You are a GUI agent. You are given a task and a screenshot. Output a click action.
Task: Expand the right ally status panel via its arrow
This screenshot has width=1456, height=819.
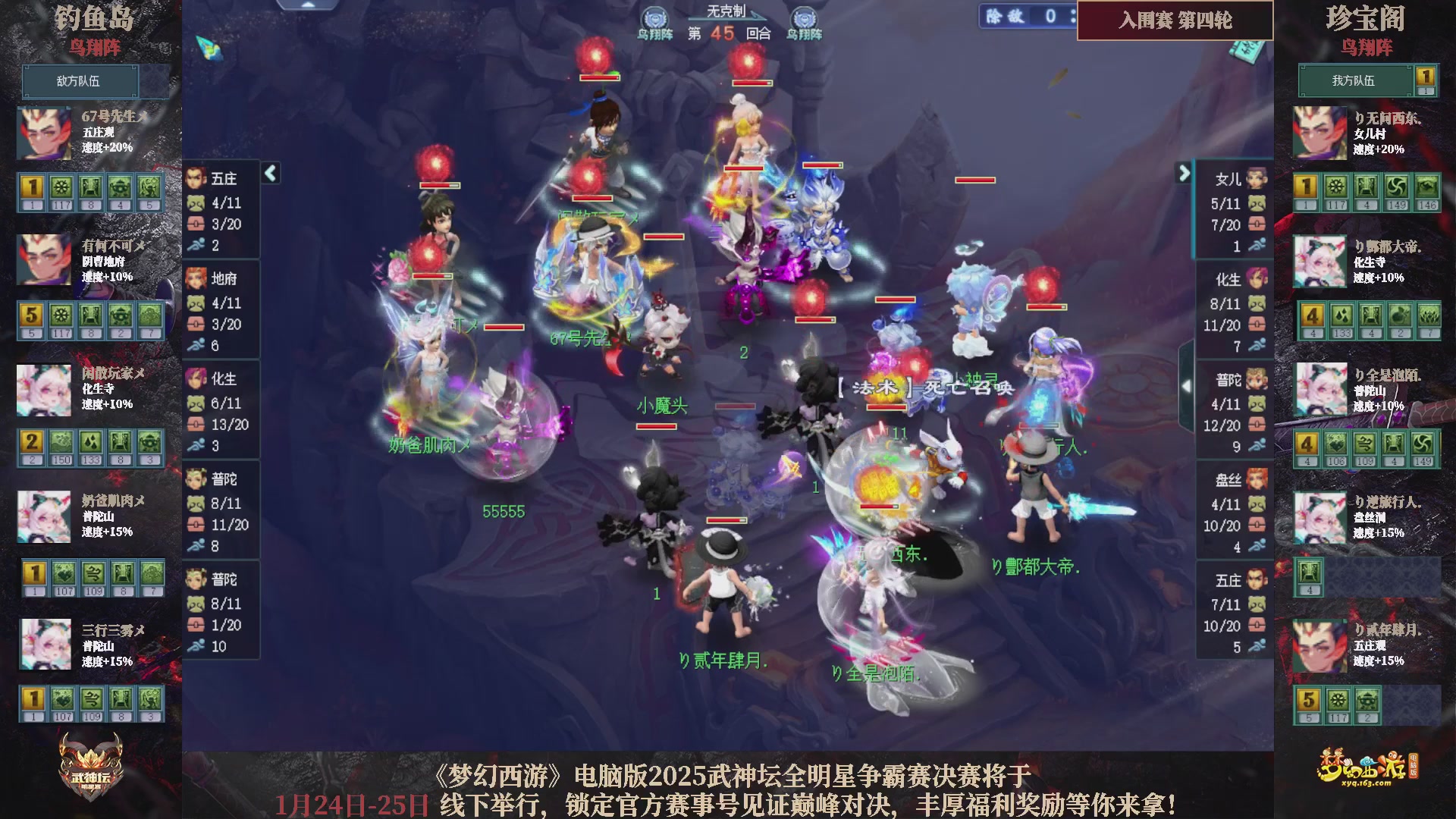coord(1183,173)
